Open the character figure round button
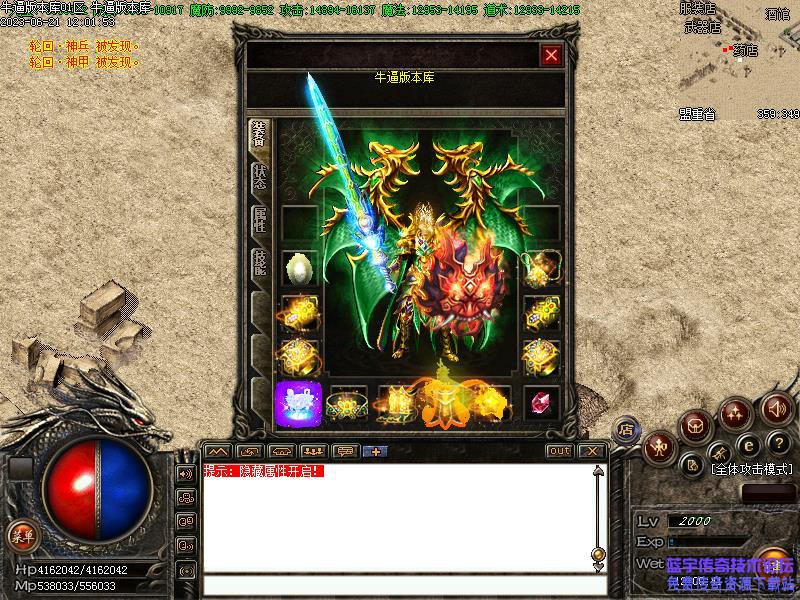 tap(659, 447)
